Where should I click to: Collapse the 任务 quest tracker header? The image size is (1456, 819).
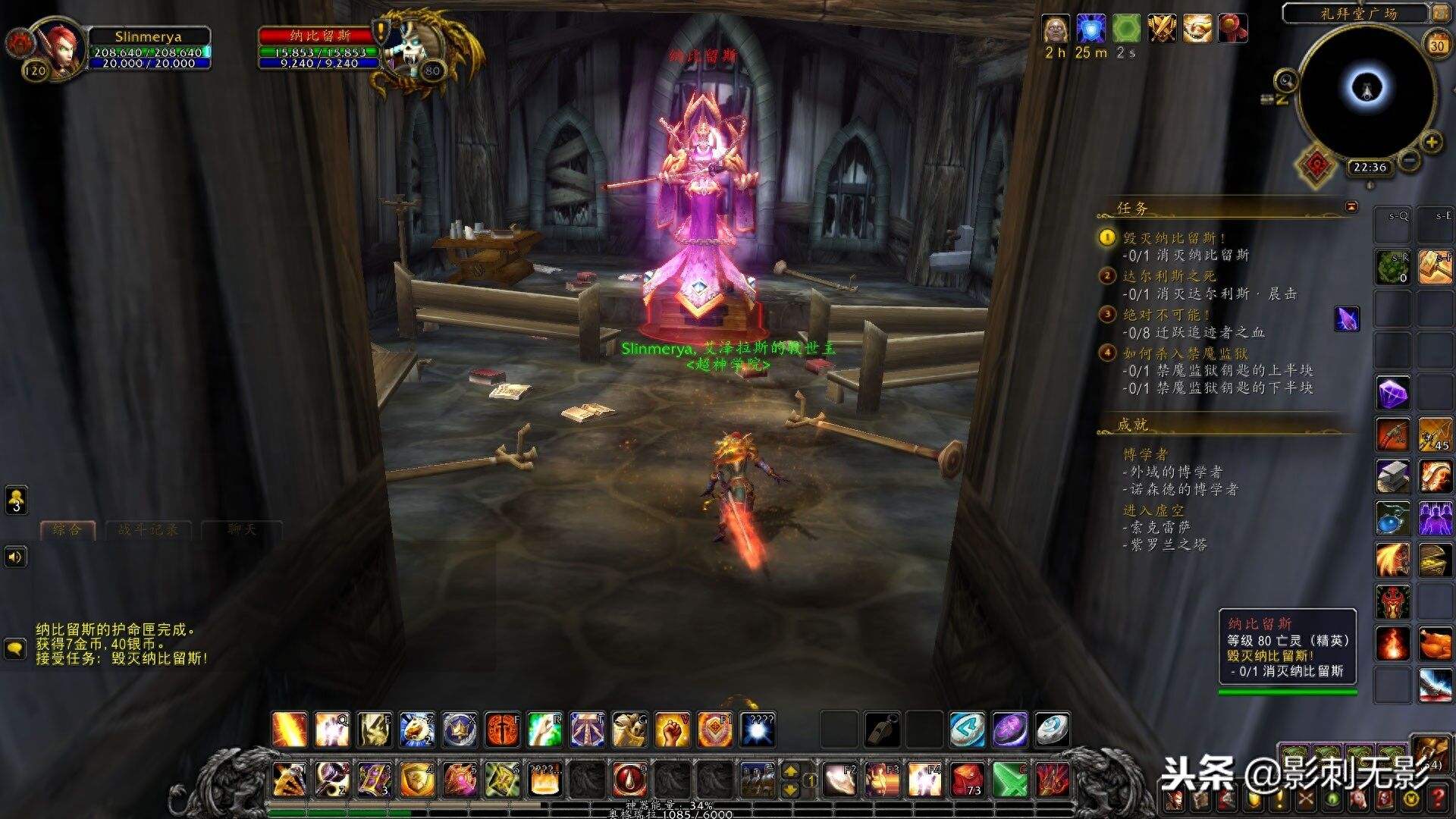coord(1351,206)
